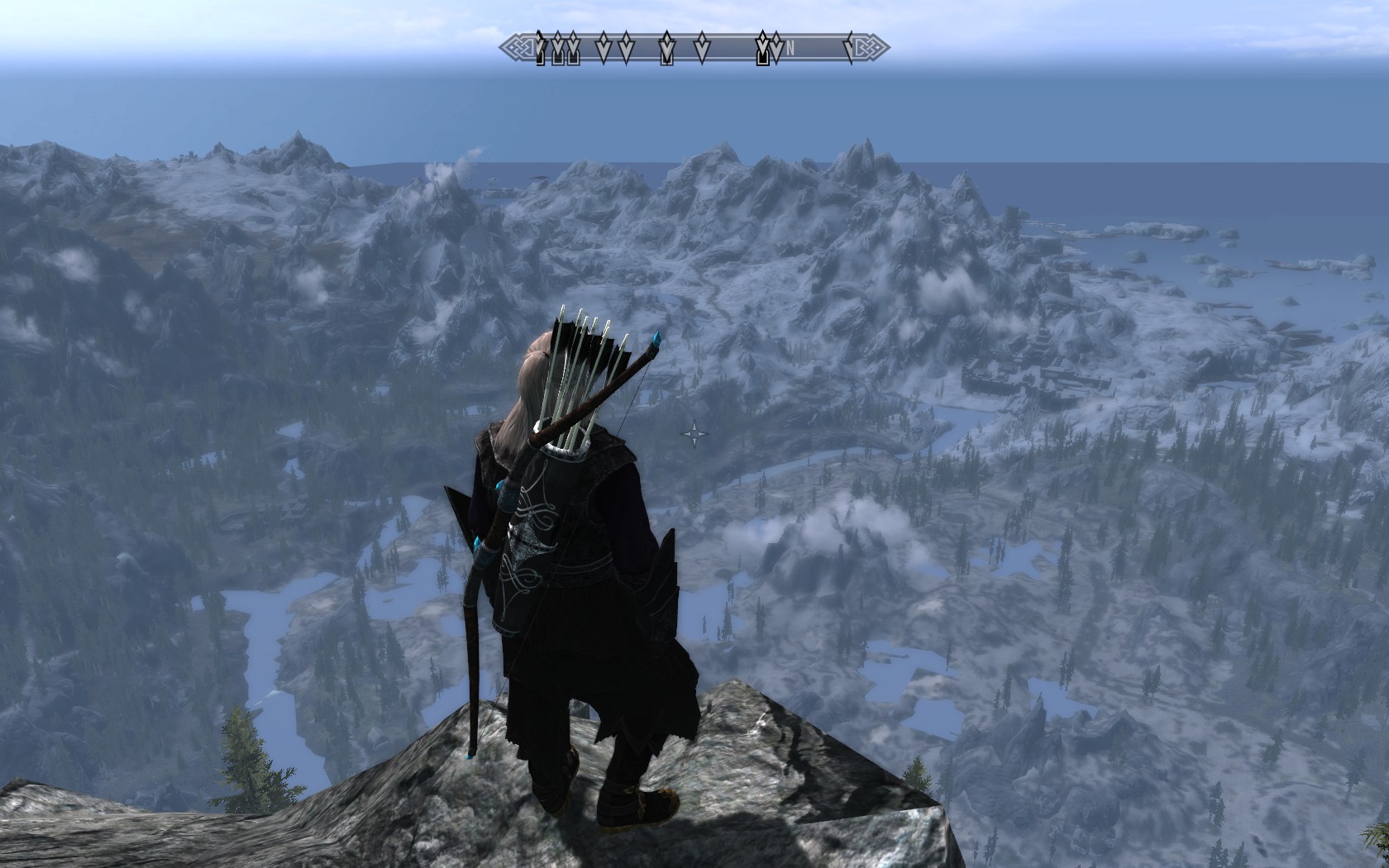
Task: Click the N north indicator on the compass
Action: [790, 49]
